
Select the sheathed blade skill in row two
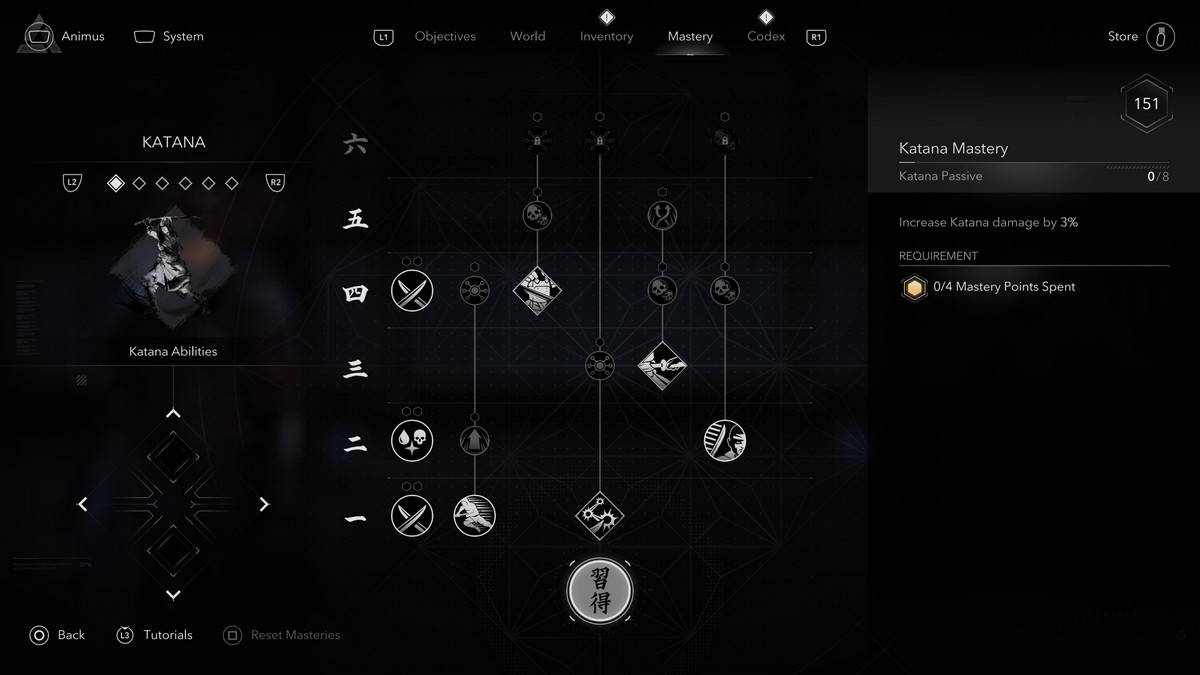(x=725, y=441)
